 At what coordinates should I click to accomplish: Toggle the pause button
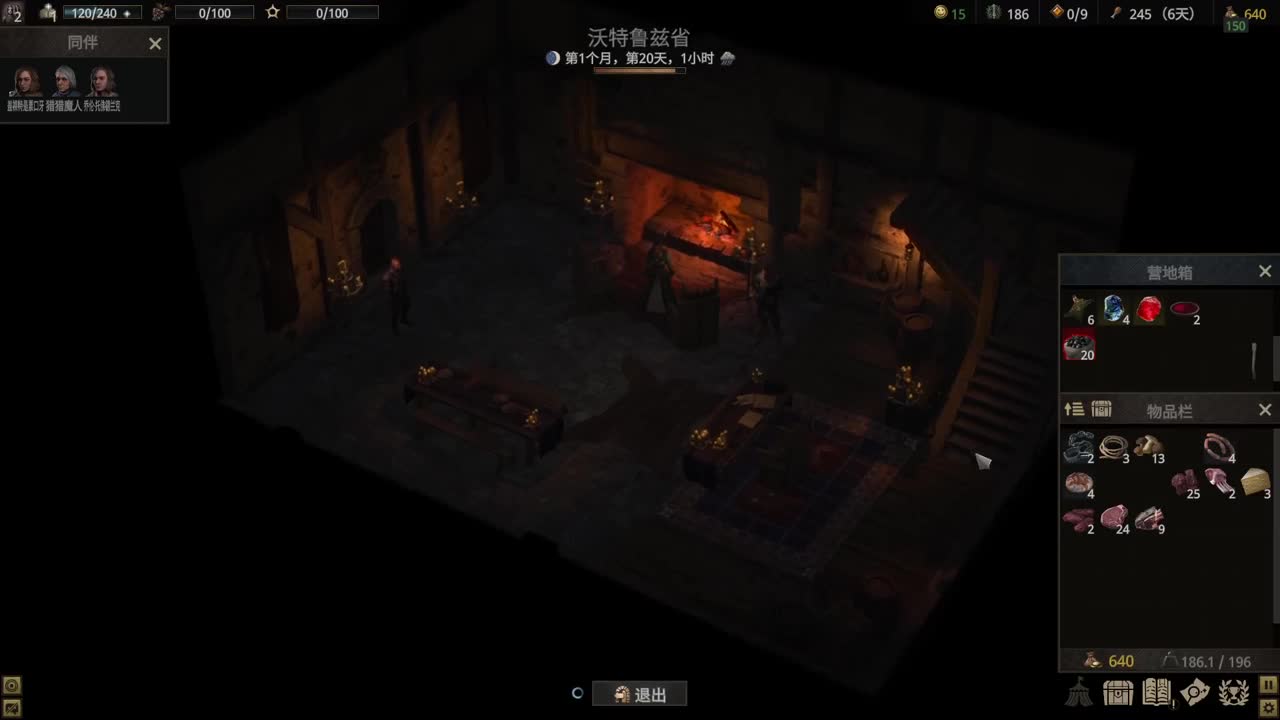click(x=1269, y=682)
